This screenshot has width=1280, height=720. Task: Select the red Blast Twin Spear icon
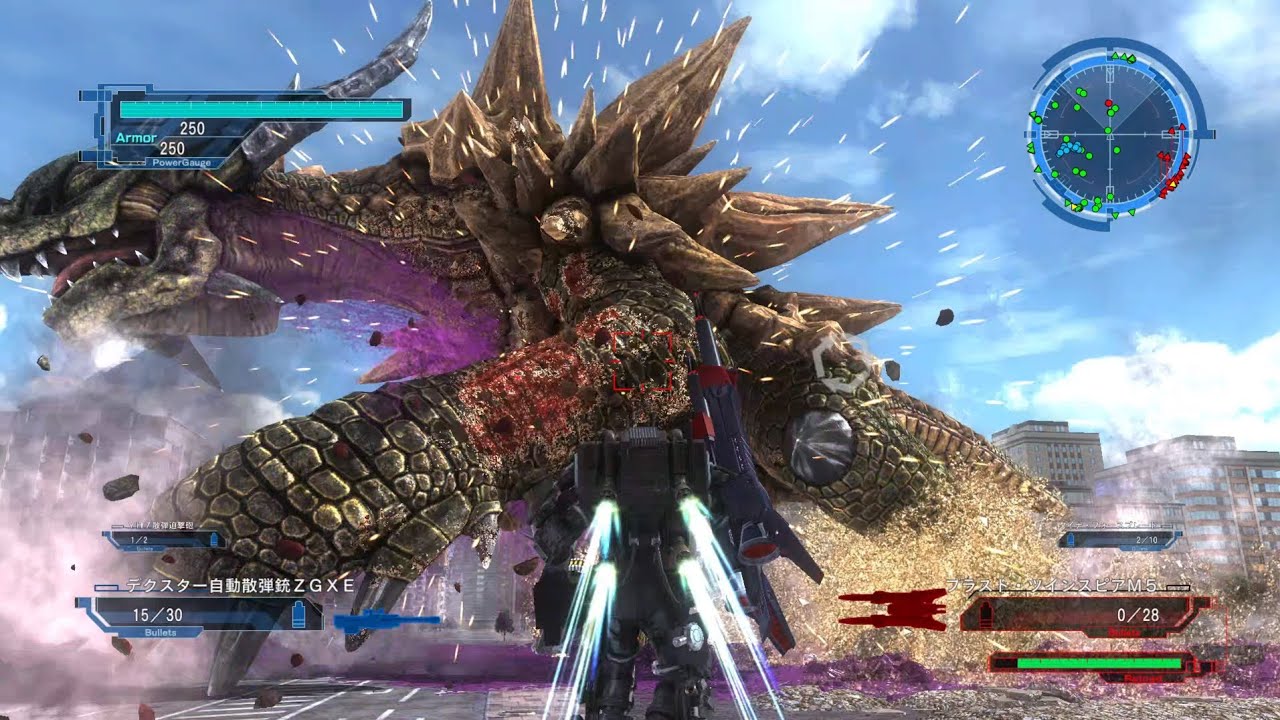[892, 607]
